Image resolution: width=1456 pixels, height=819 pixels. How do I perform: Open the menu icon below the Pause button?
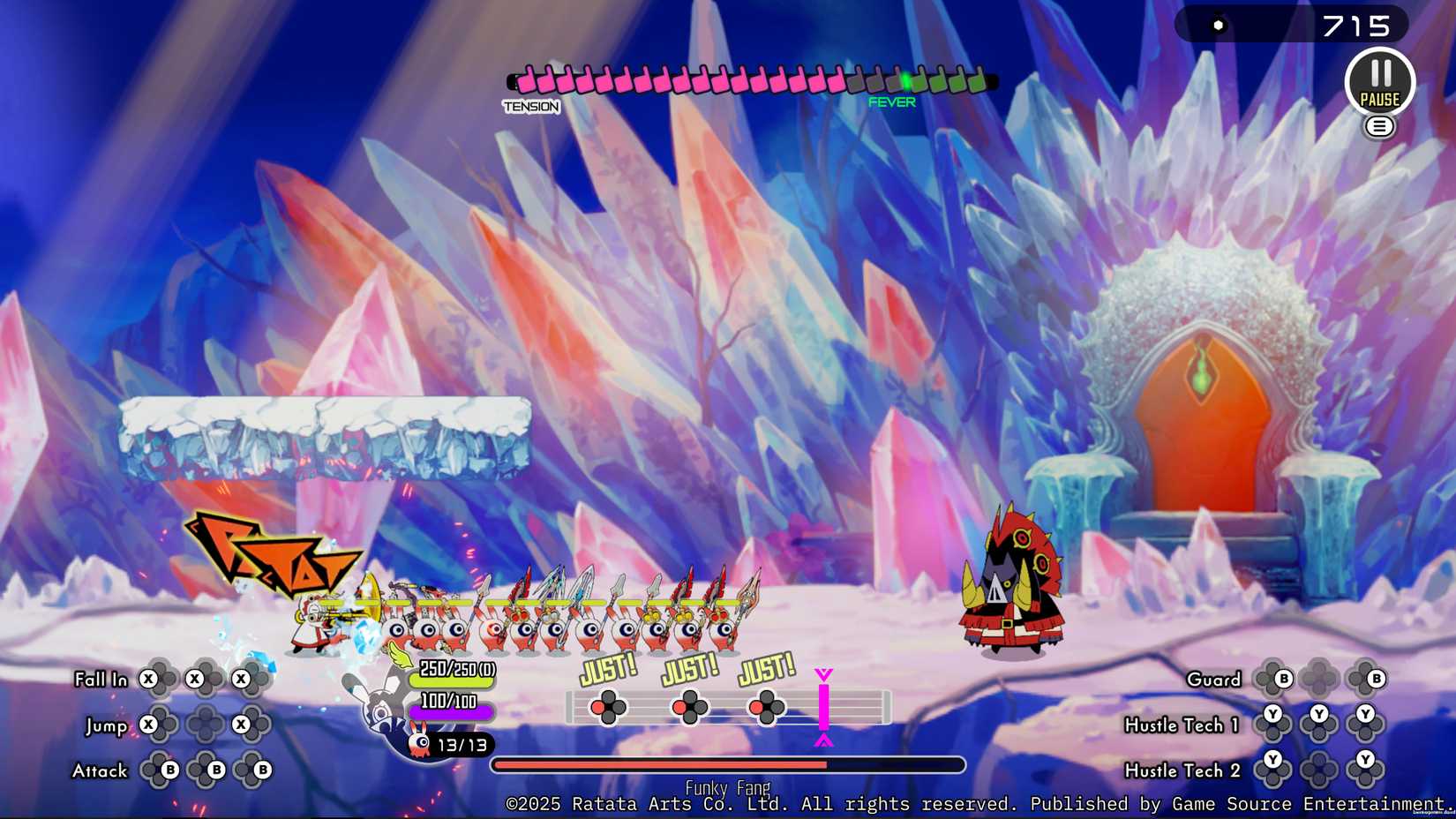pyautogui.click(x=1380, y=126)
